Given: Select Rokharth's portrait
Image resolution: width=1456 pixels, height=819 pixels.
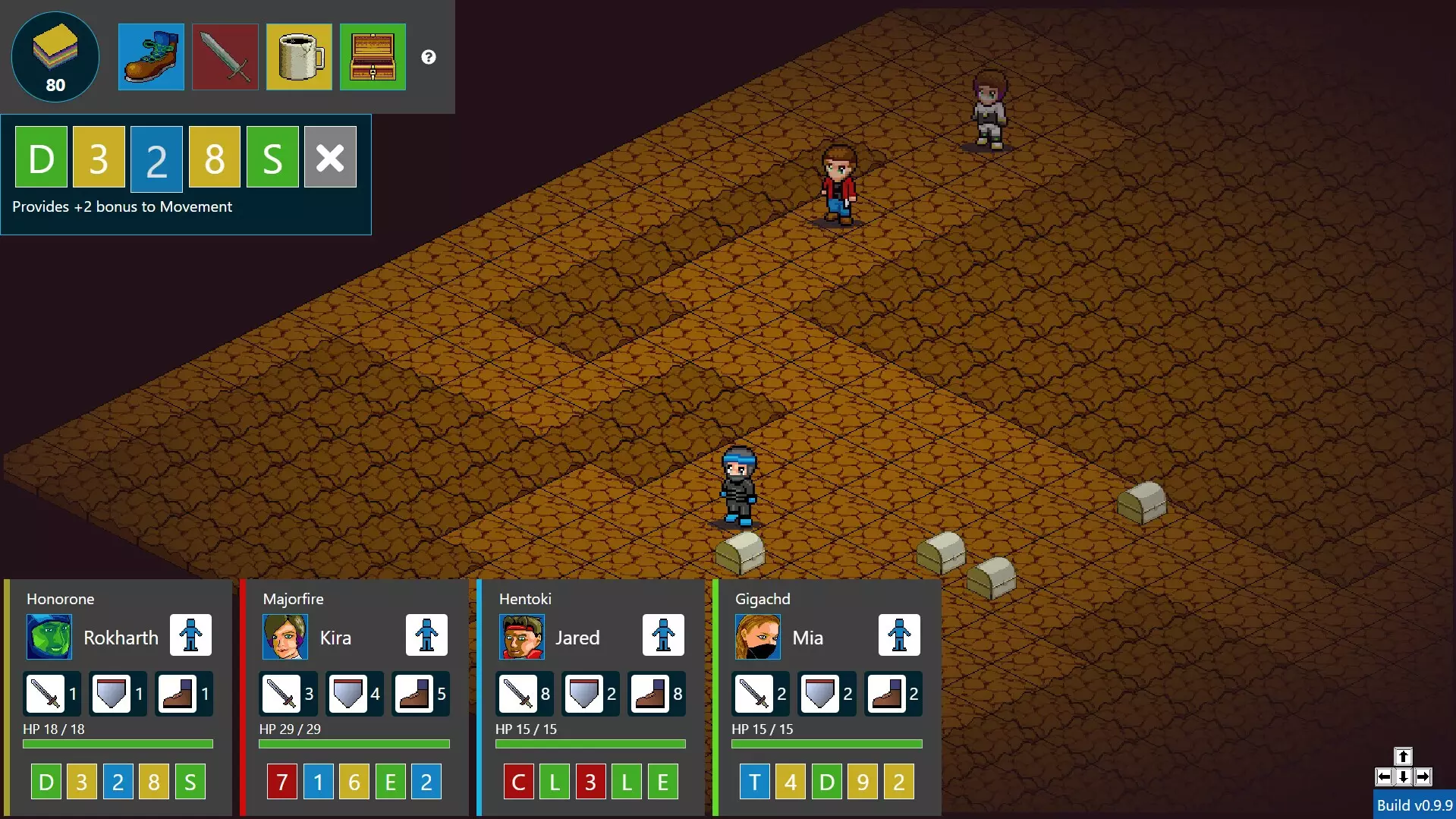Looking at the screenshot, I should tap(49, 637).
